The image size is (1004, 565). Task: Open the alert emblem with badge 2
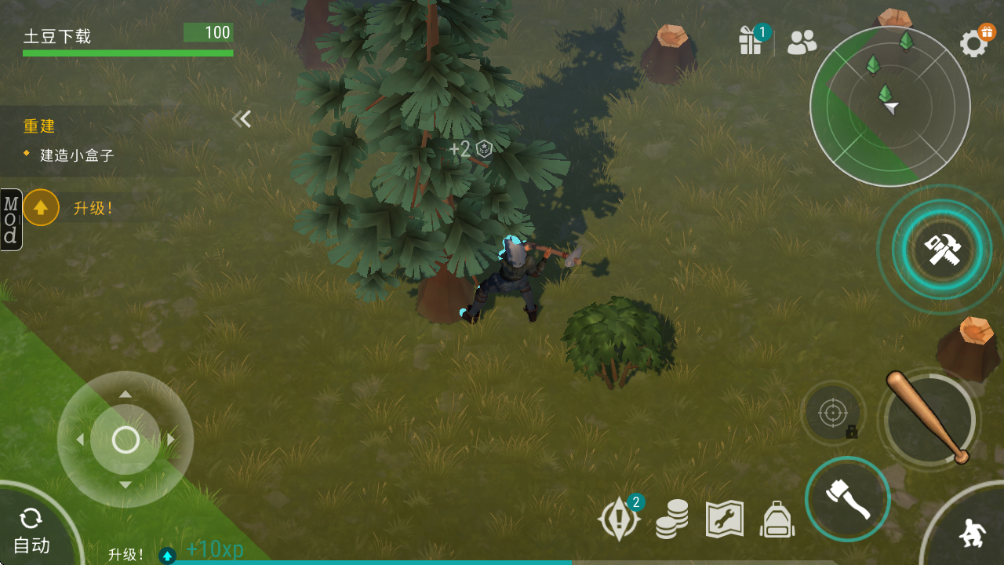(x=619, y=518)
